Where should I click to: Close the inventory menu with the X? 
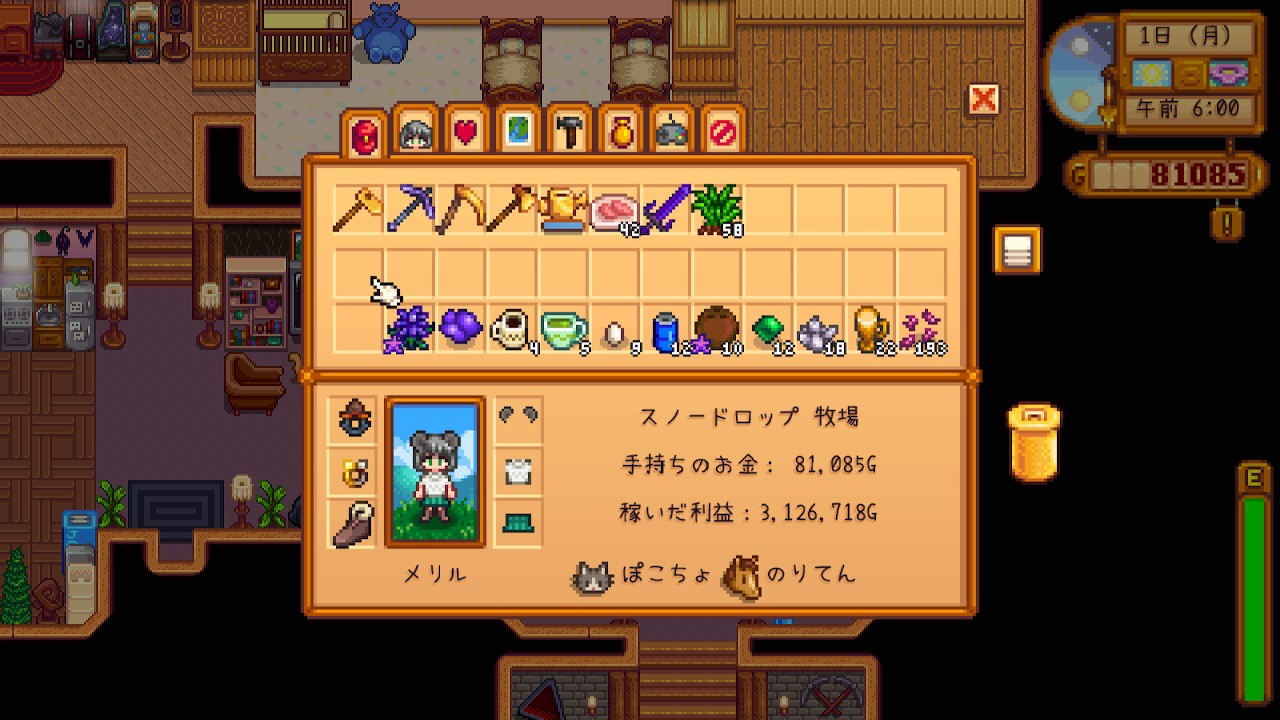[x=984, y=99]
